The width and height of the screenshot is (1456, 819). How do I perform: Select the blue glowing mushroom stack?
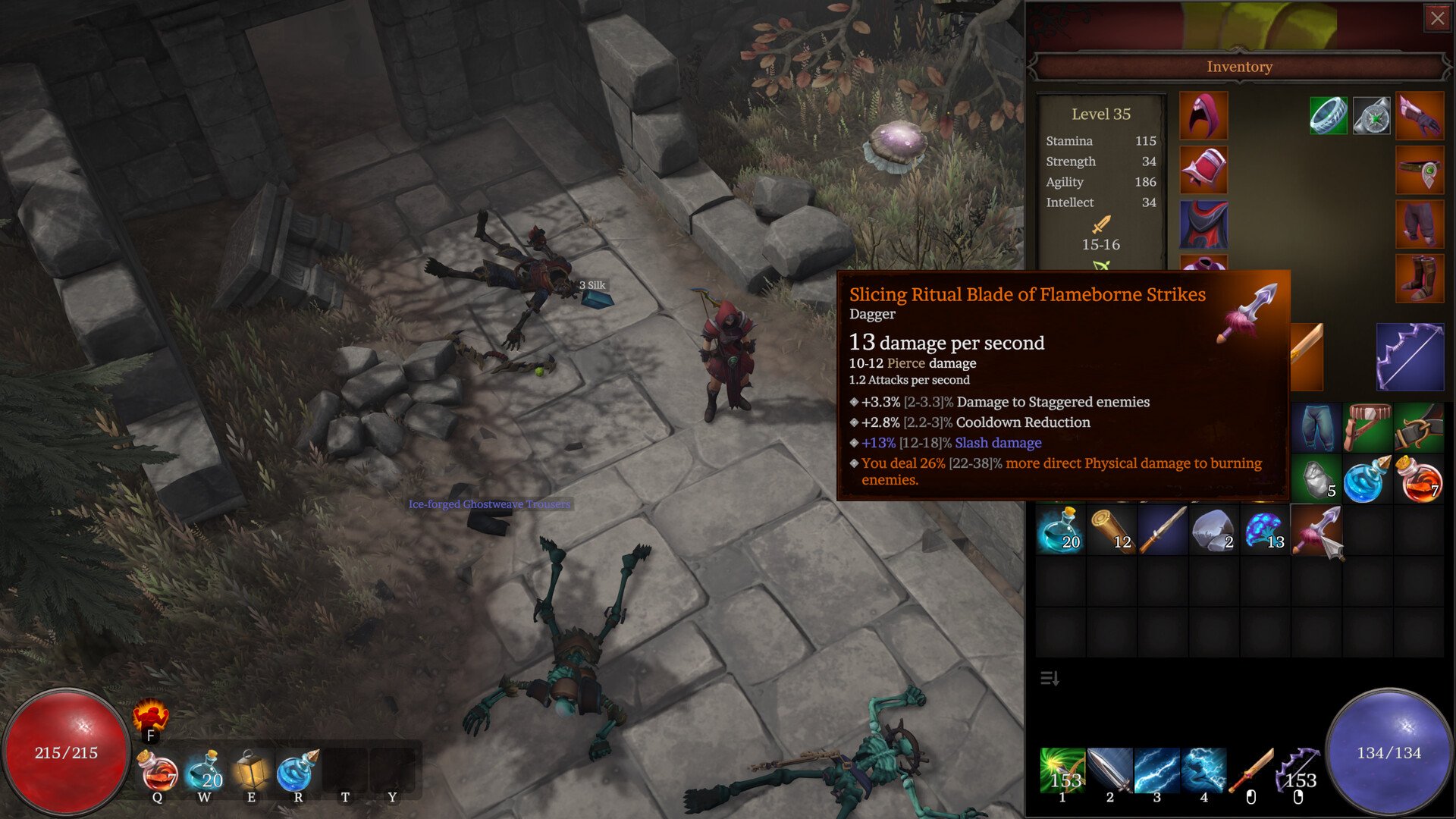click(x=1265, y=530)
